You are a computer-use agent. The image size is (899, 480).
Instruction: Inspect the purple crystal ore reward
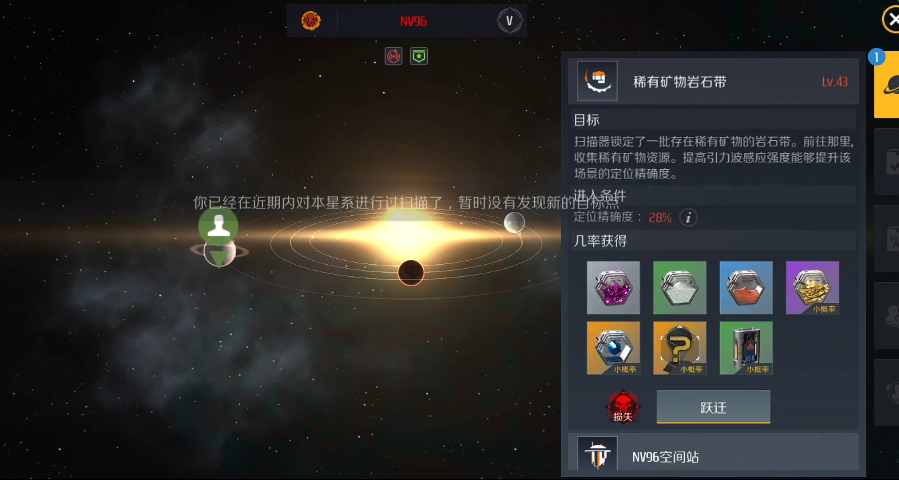613,287
